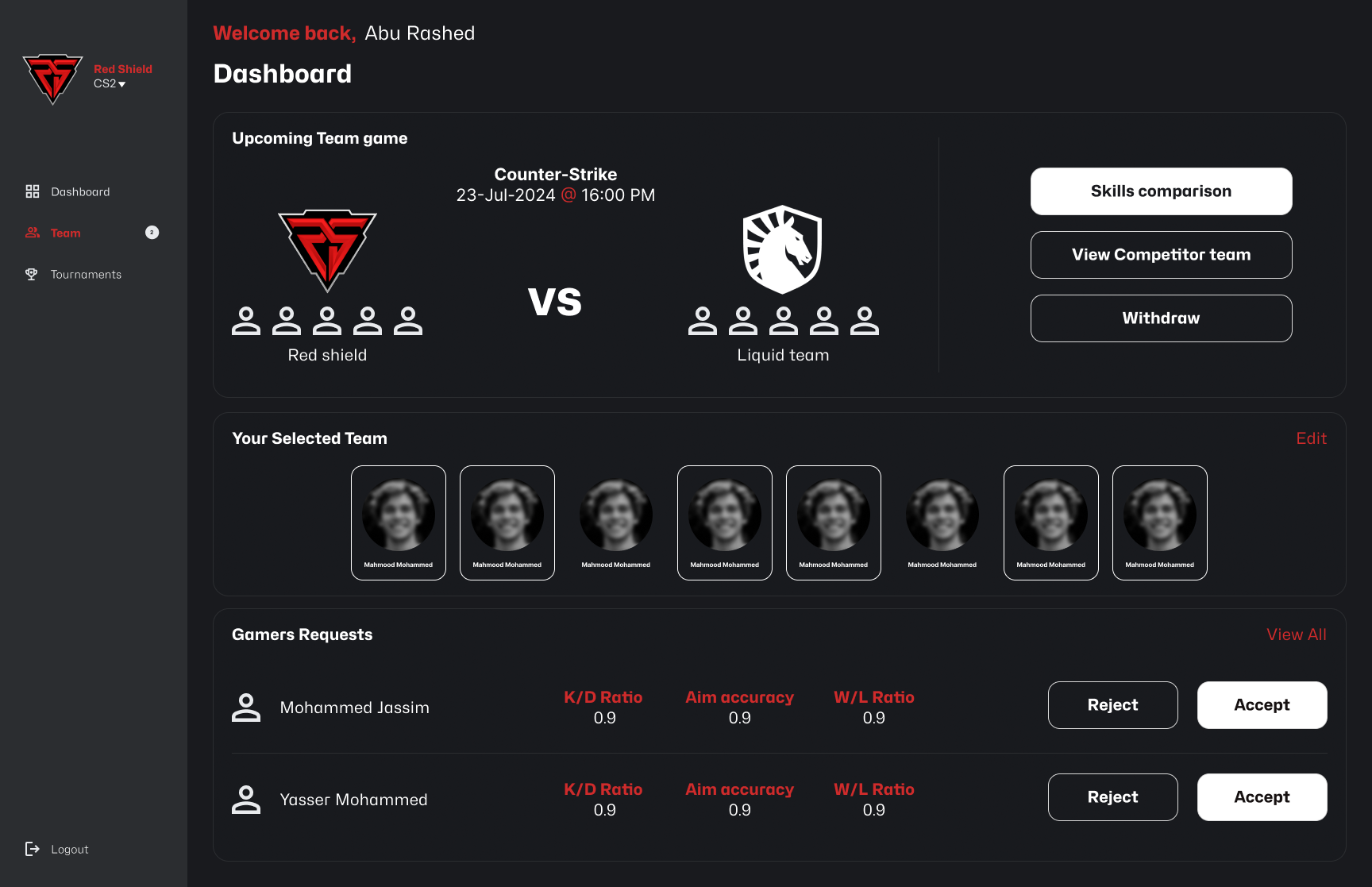Open the Dashboard grid icon in sidebar
This screenshot has width=1372, height=887.
(x=32, y=191)
